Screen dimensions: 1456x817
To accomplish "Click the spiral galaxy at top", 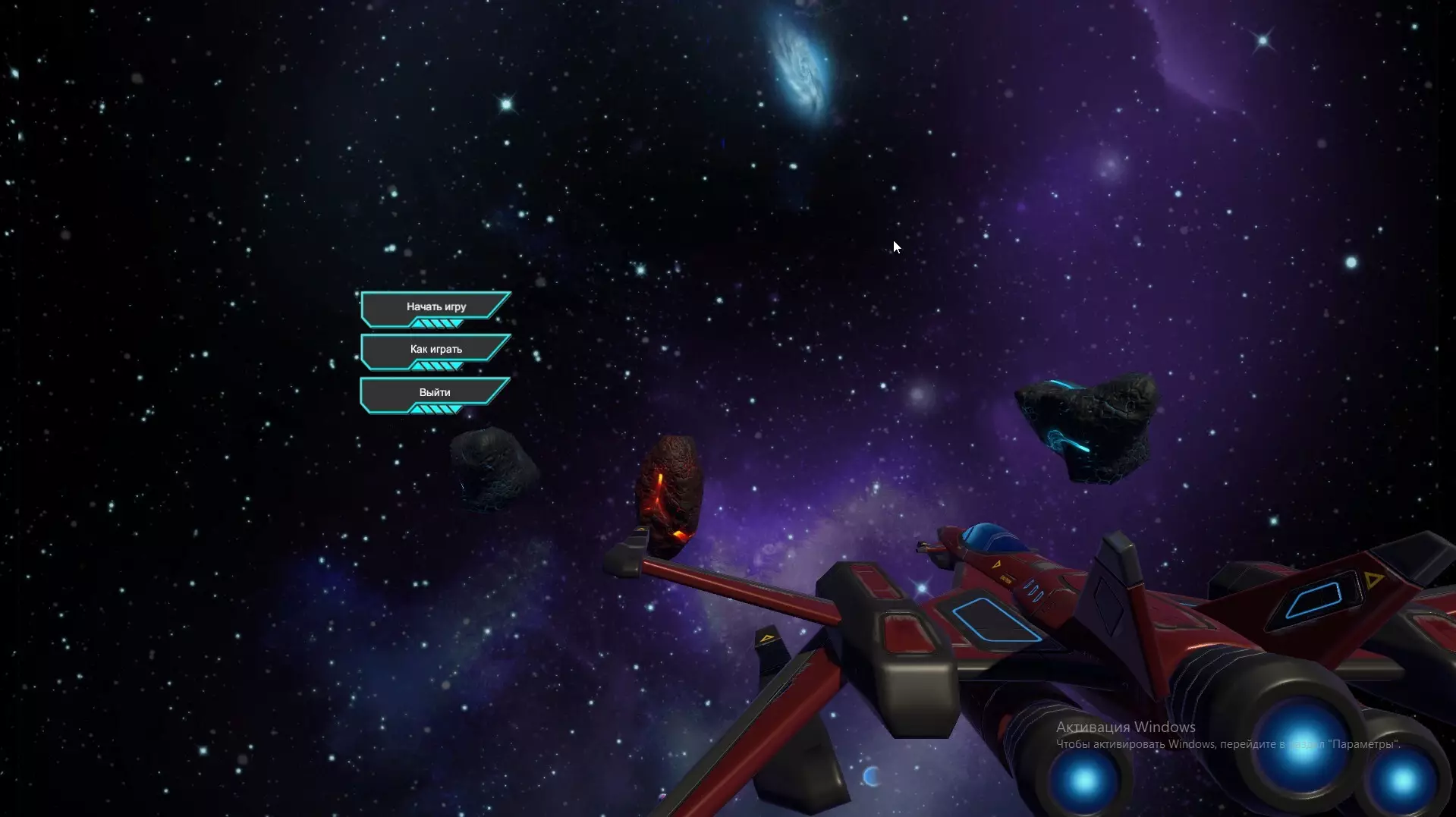I will (800, 68).
